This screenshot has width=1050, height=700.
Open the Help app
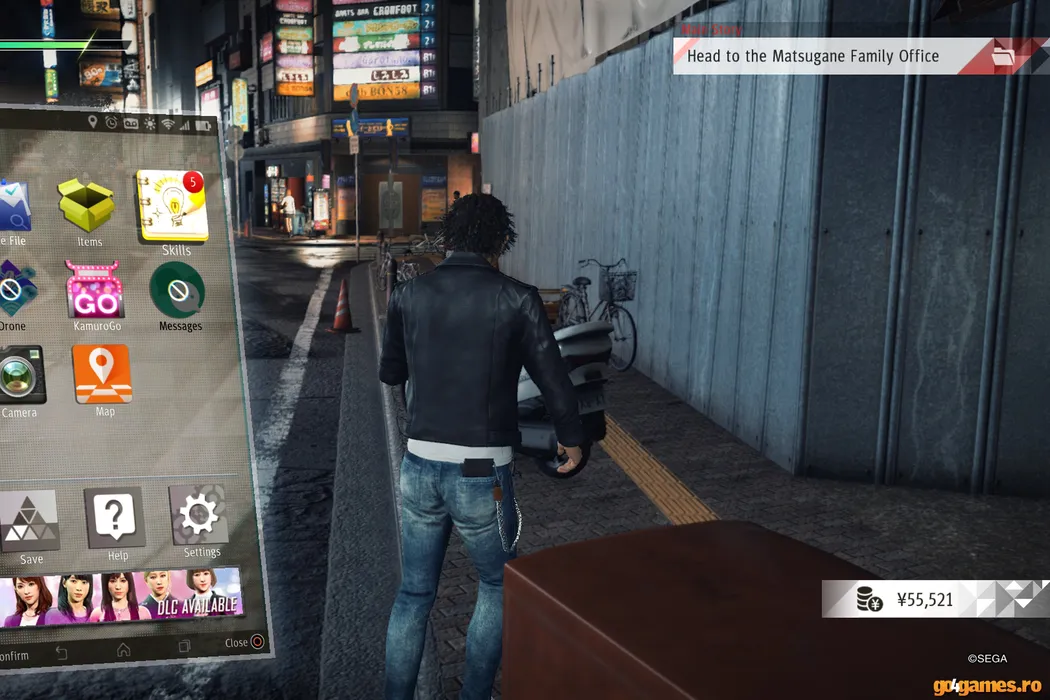click(x=115, y=518)
